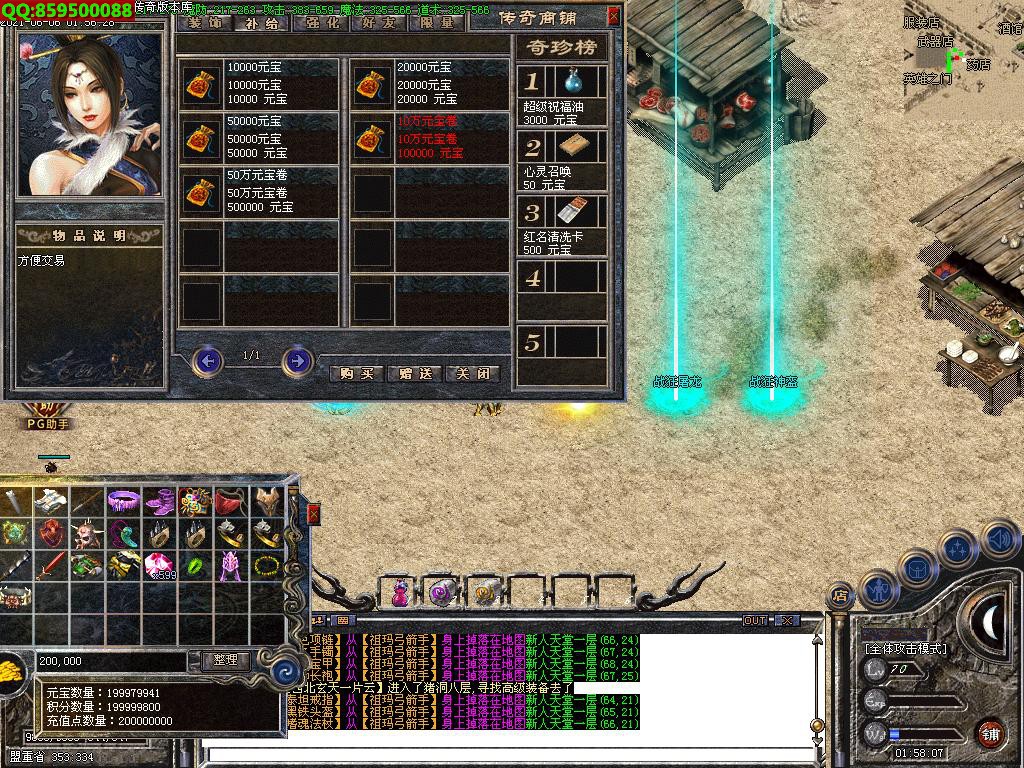Image resolution: width=1024 pixels, height=768 pixels.
Task: Go to next shop page arrow
Action: pyautogui.click(x=297, y=360)
